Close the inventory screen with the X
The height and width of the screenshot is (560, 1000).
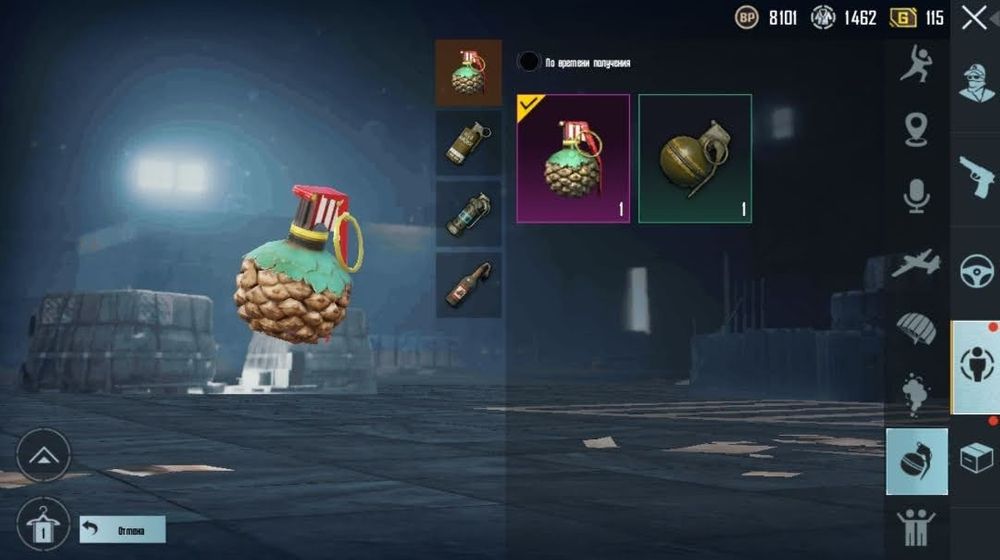pos(973,18)
